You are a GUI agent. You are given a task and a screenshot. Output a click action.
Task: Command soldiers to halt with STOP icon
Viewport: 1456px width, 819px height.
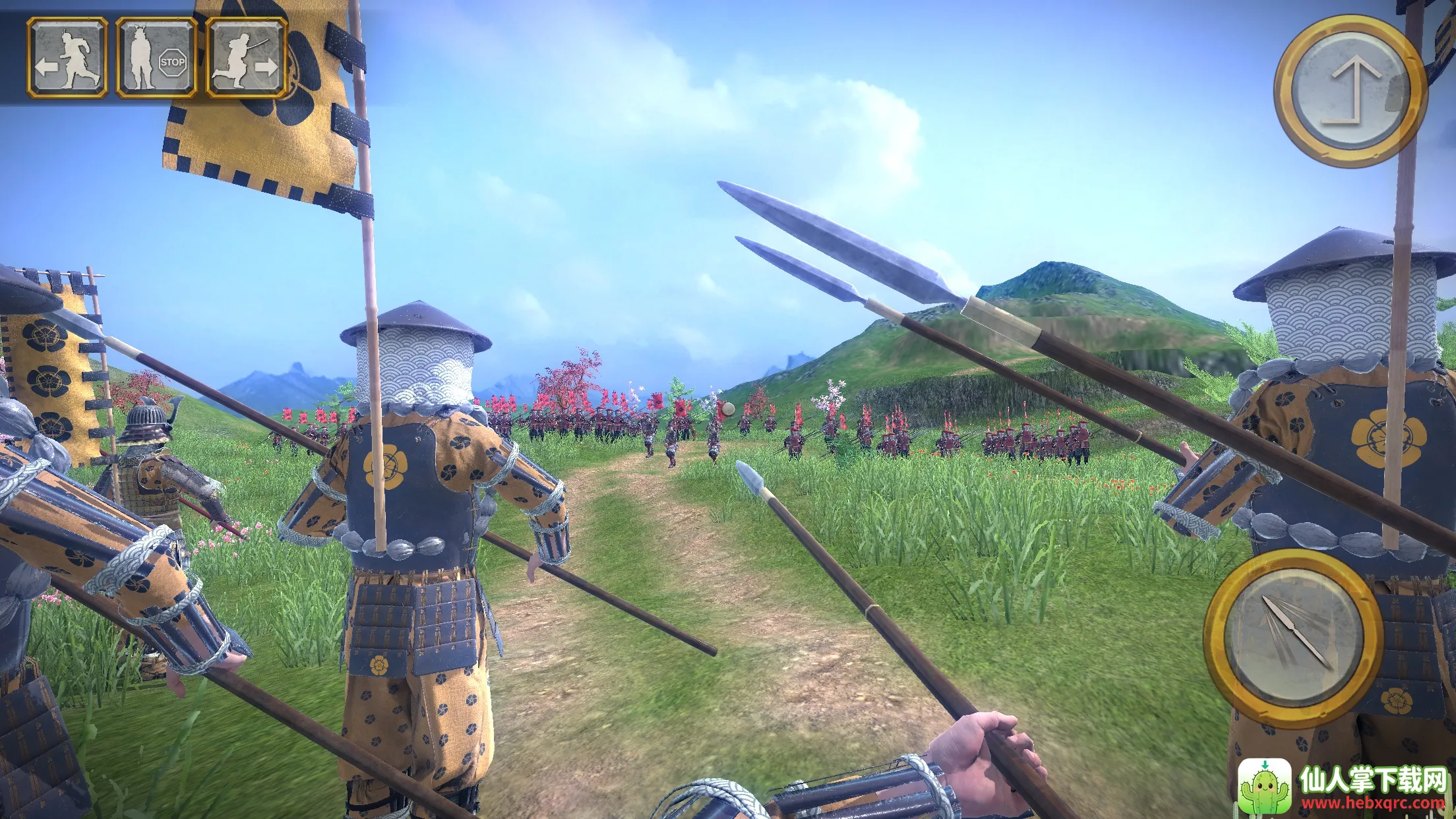point(156,58)
